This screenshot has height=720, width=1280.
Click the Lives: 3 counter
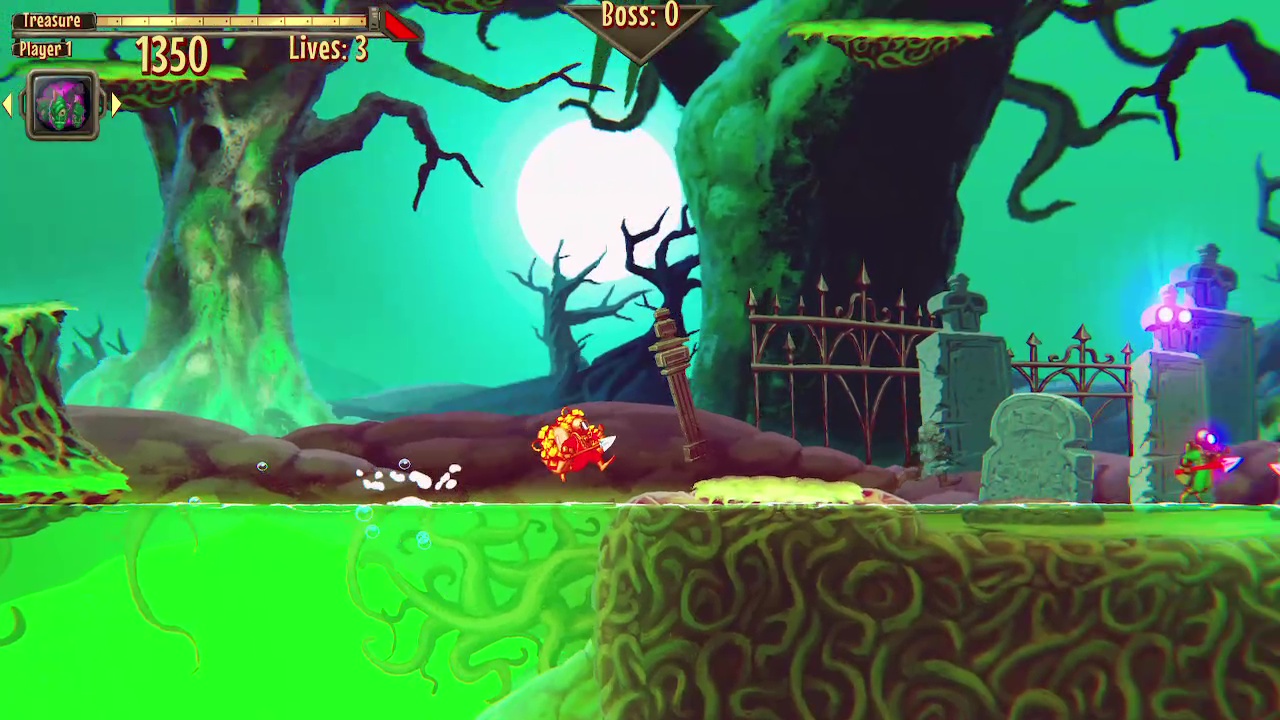(328, 48)
